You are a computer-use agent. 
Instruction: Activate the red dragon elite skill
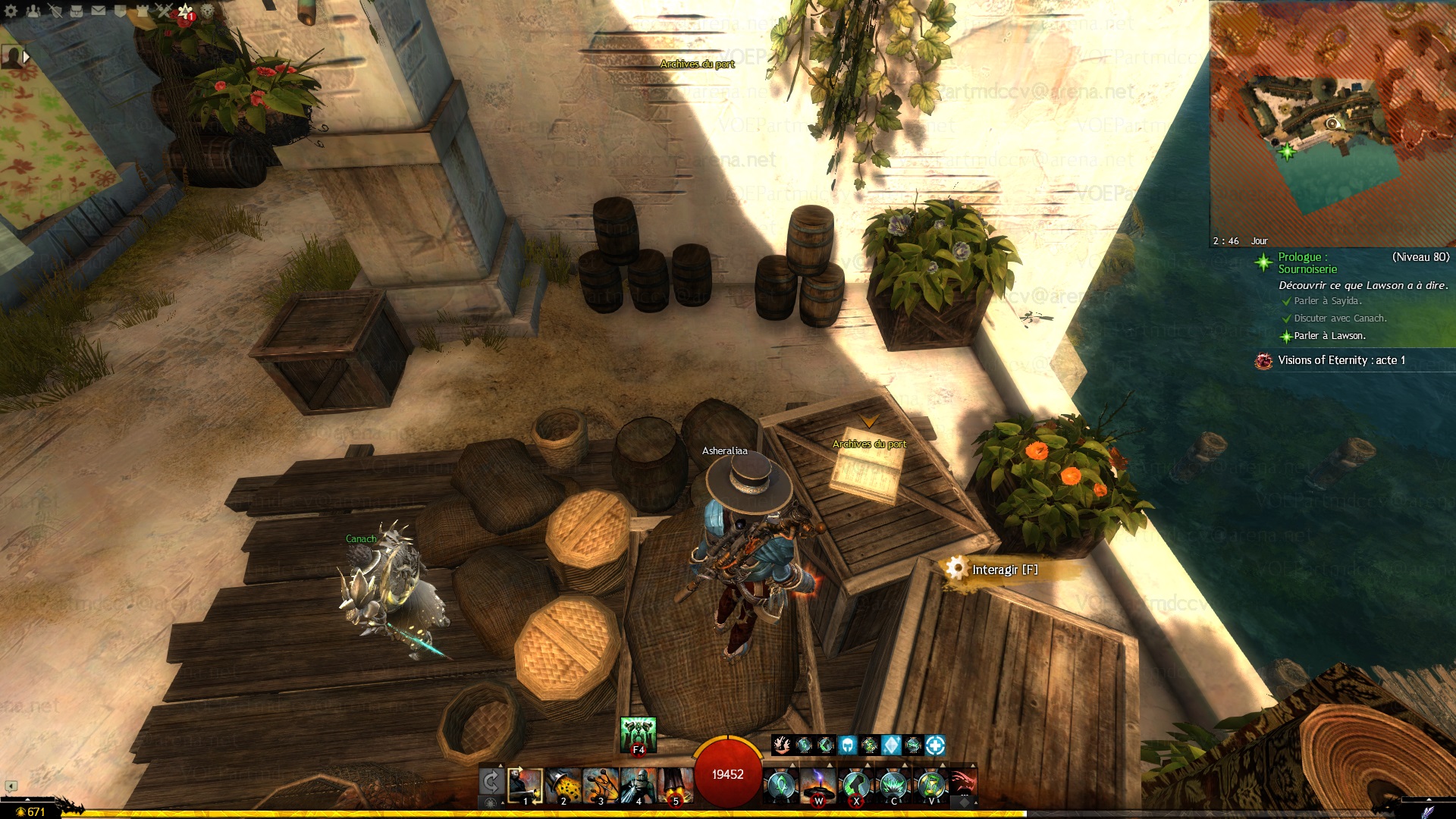click(x=962, y=784)
